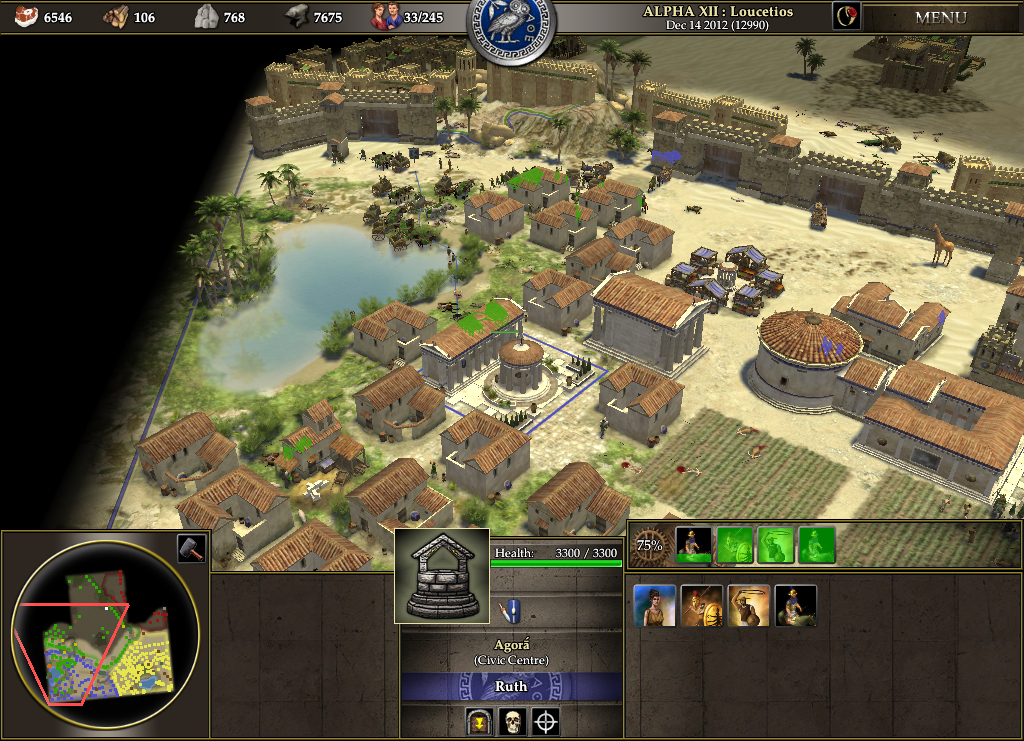Image resolution: width=1024 pixels, height=741 pixels.
Task: Train the cavalry rider unit
Action: [796, 606]
